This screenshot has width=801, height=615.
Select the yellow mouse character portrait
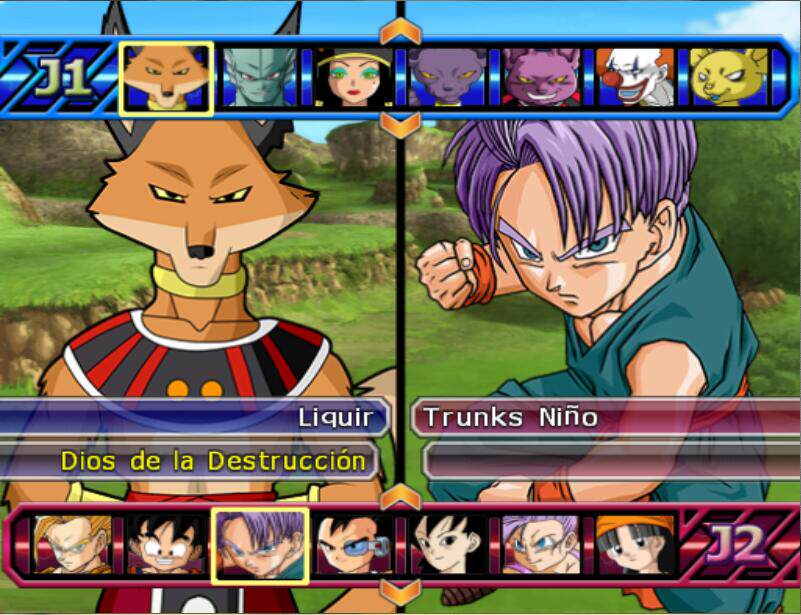tap(728, 78)
